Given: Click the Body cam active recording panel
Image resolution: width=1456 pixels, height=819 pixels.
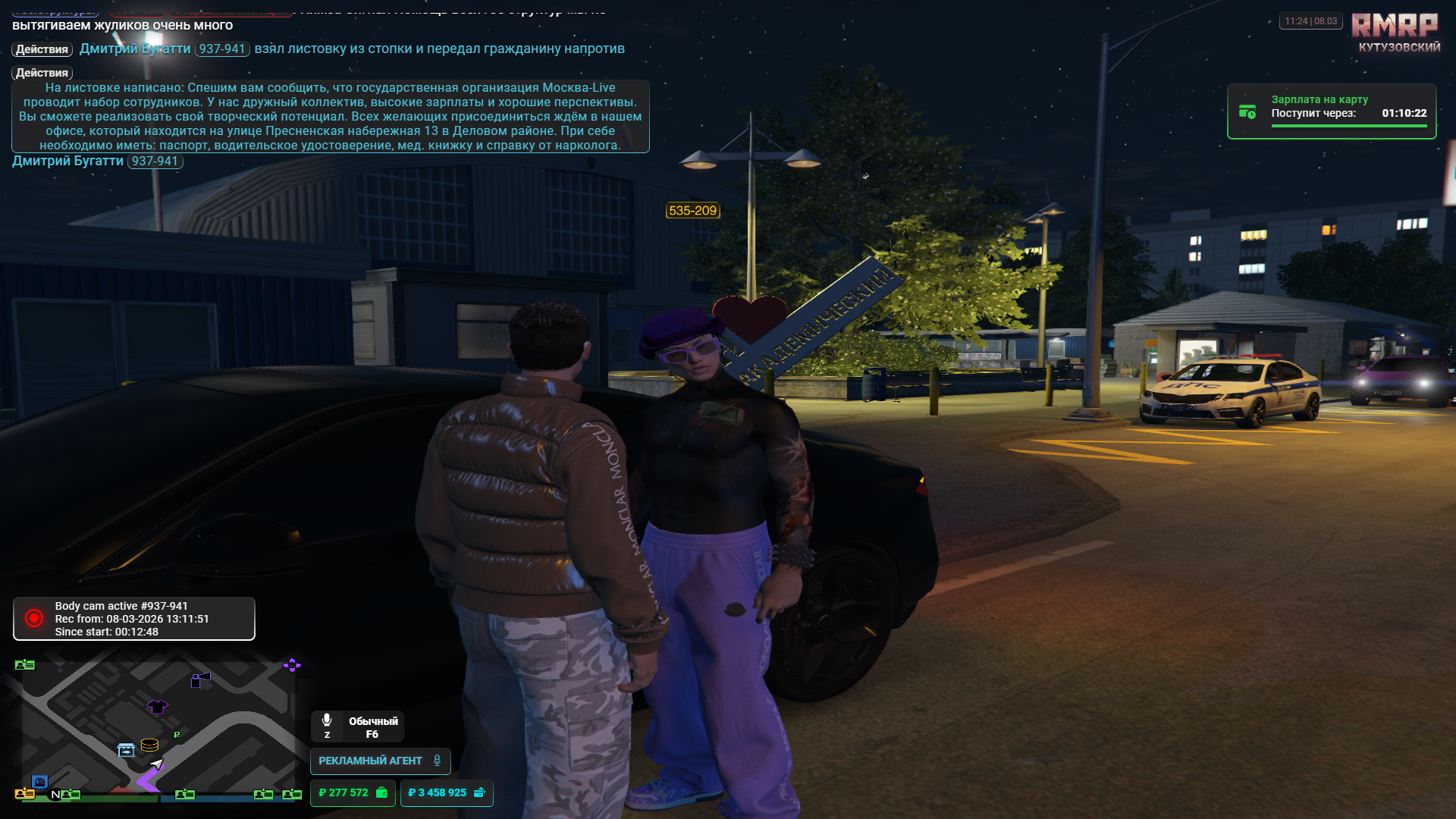Looking at the screenshot, I should (x=133, y=619).
